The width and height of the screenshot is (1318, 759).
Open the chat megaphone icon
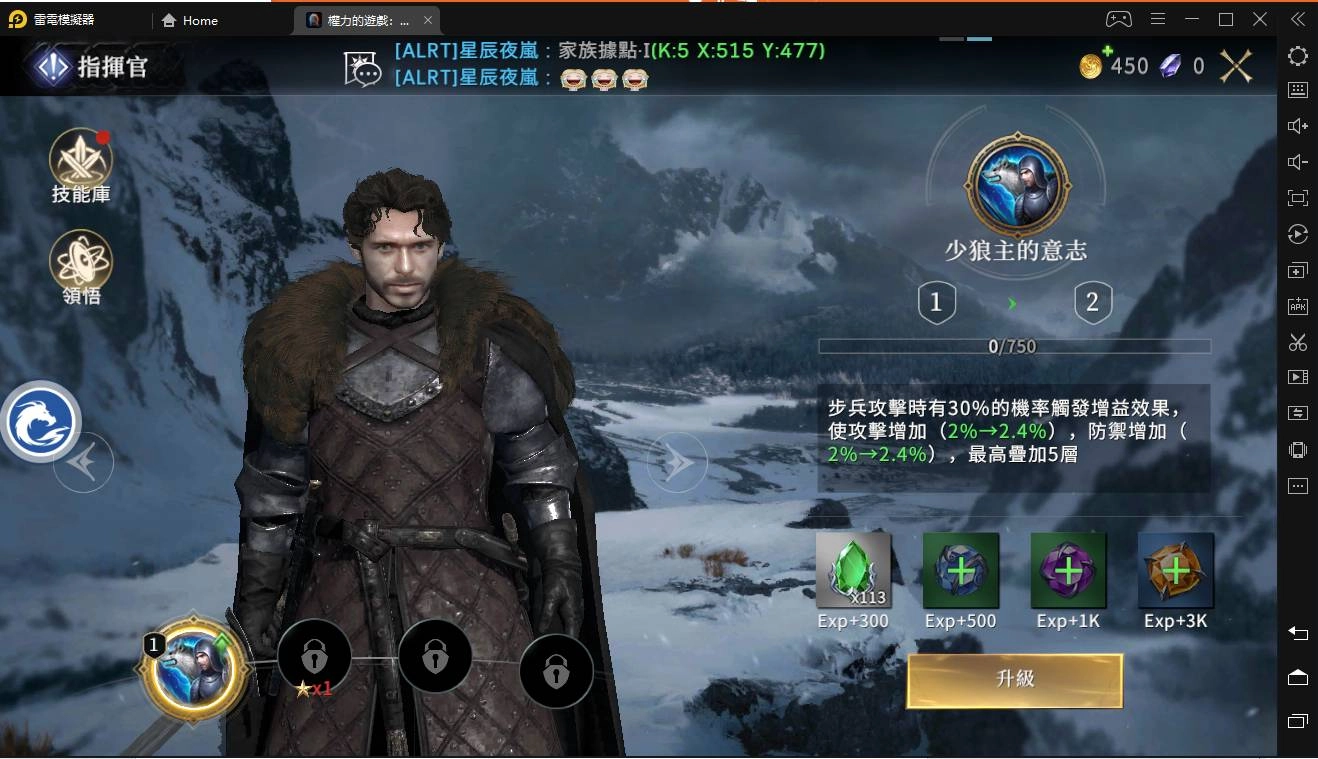(x=364, y=66)
